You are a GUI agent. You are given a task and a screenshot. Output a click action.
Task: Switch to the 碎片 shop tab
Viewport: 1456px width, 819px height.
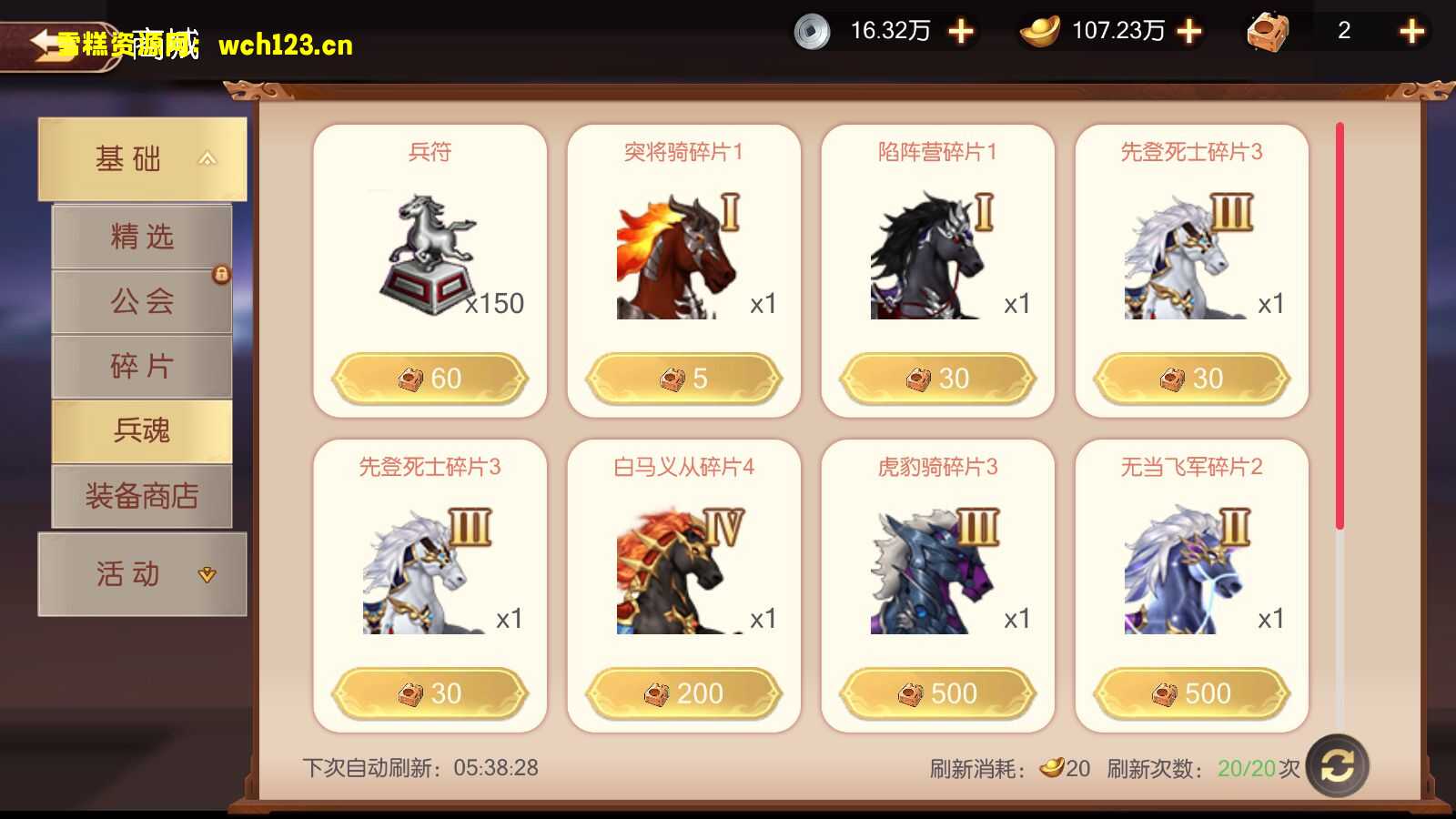[141, 366]
